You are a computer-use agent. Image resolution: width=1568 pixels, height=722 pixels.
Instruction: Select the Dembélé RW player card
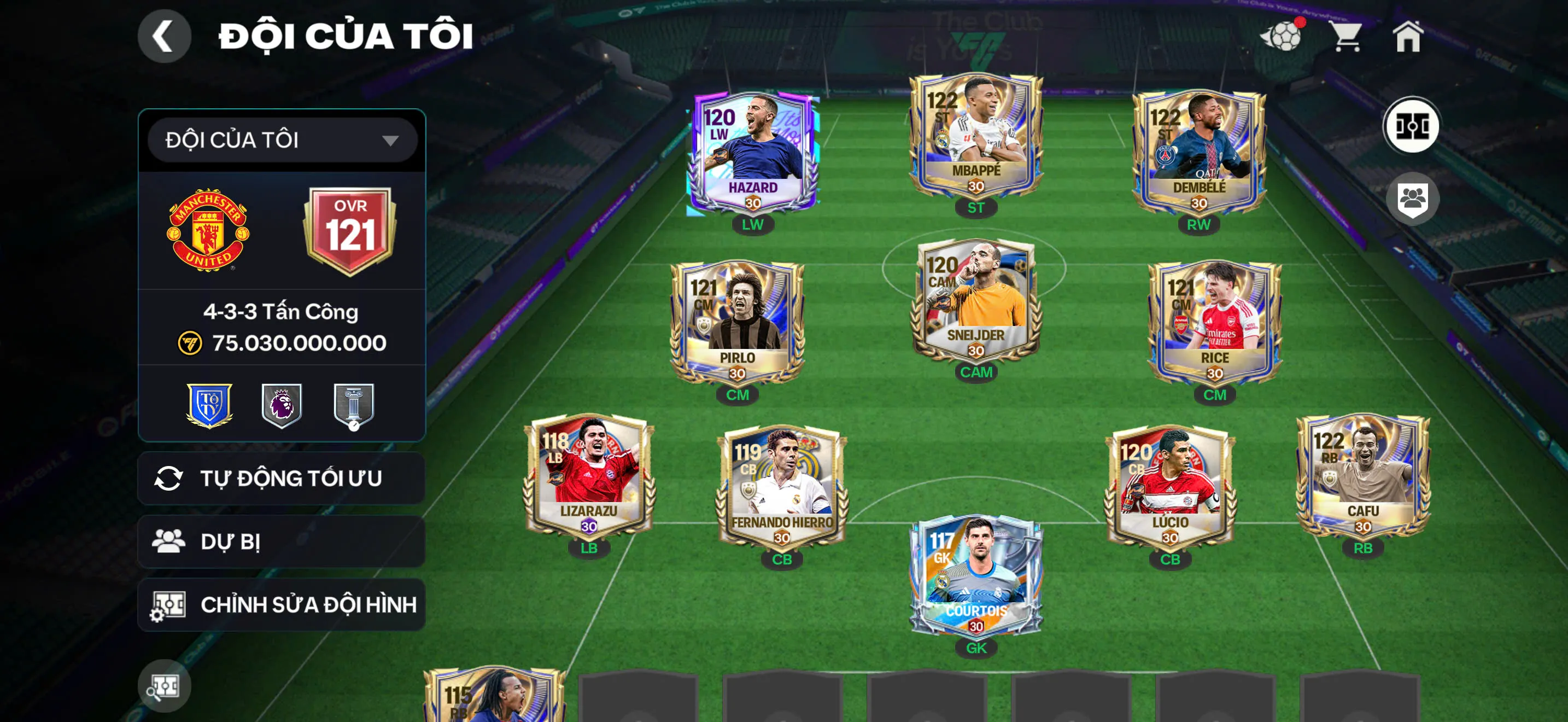click(x=1198, y=152)
